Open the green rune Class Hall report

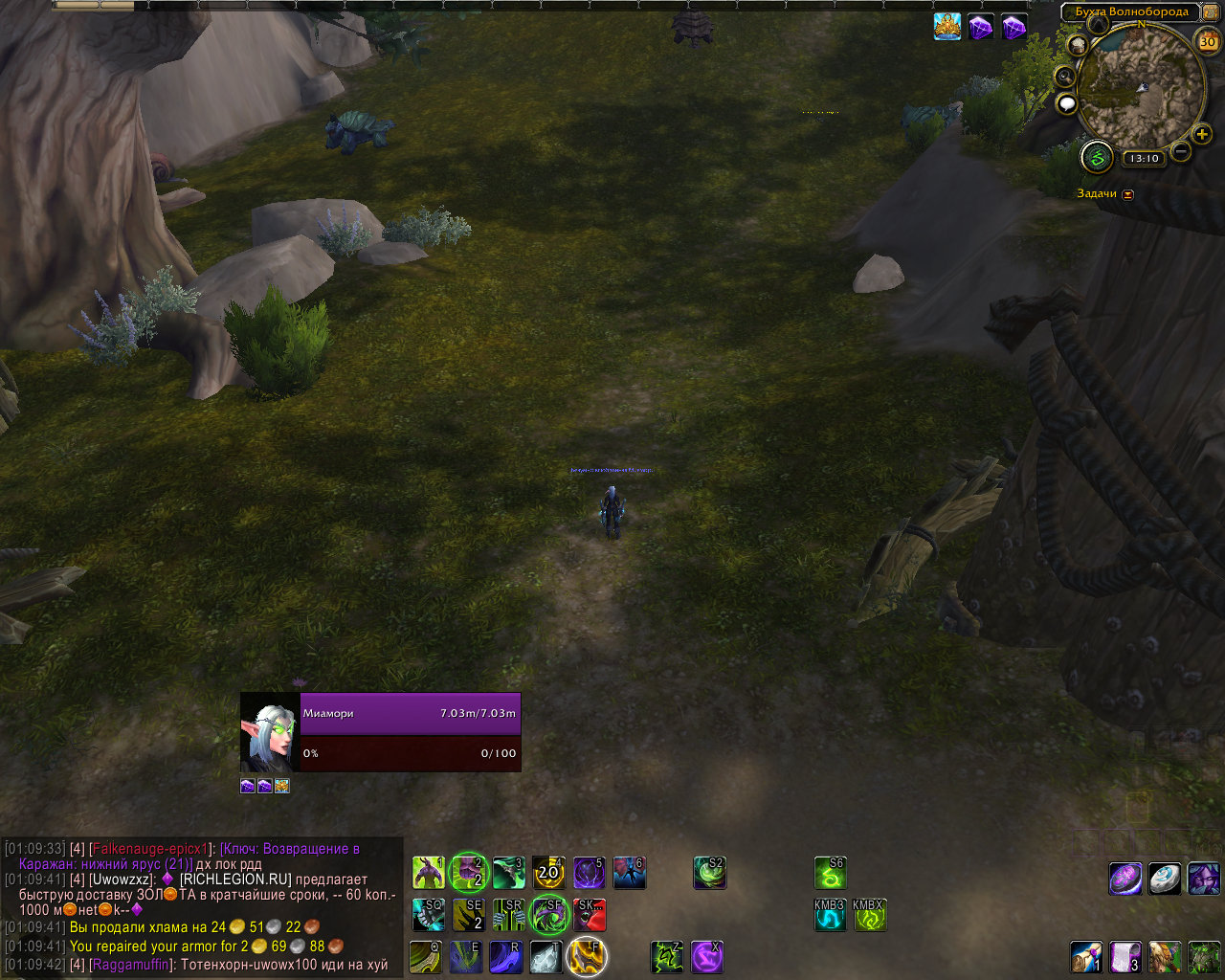tap(1097, 157)
